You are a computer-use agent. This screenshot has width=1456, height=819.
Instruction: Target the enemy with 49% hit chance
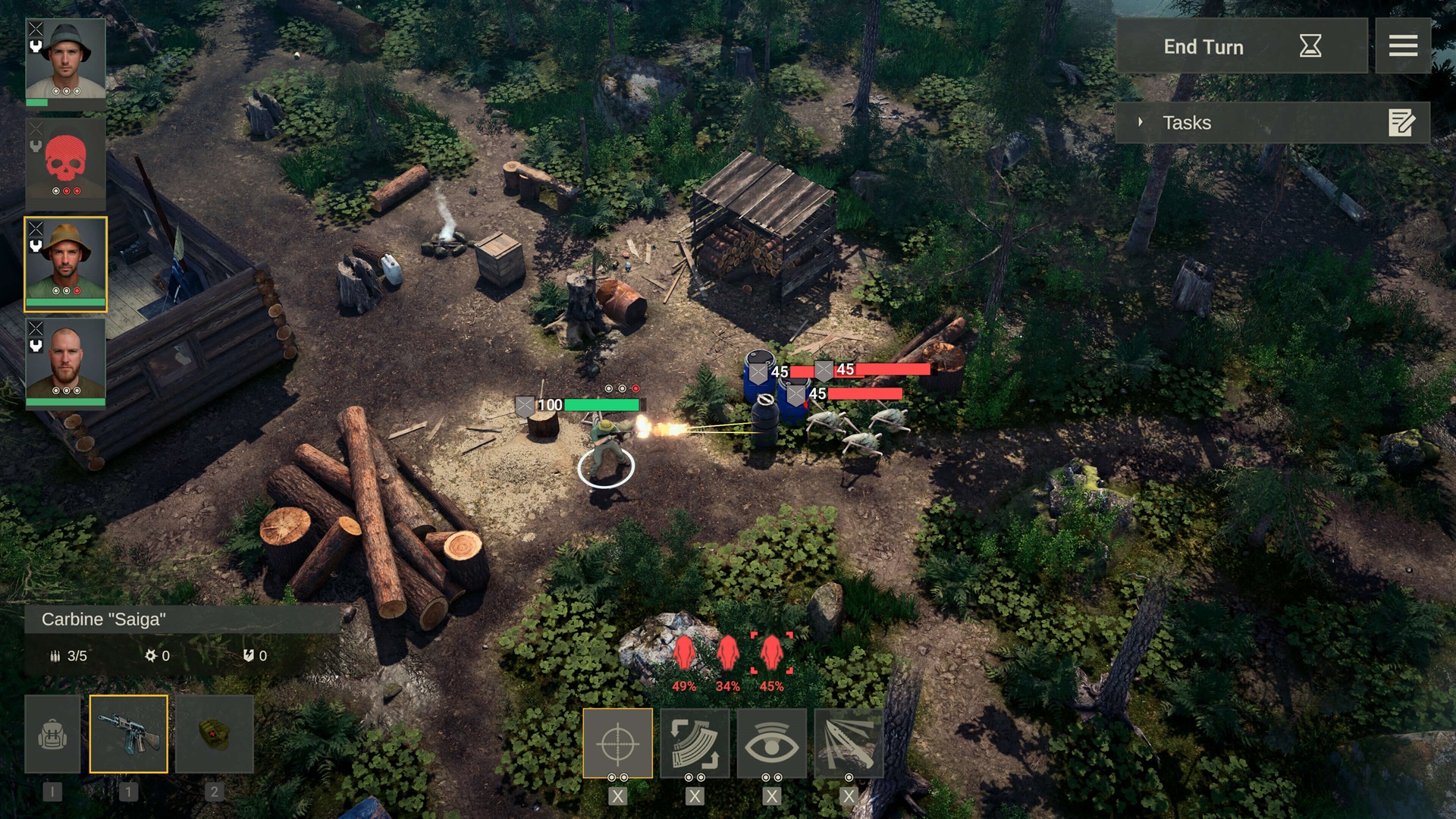[684, 654]
